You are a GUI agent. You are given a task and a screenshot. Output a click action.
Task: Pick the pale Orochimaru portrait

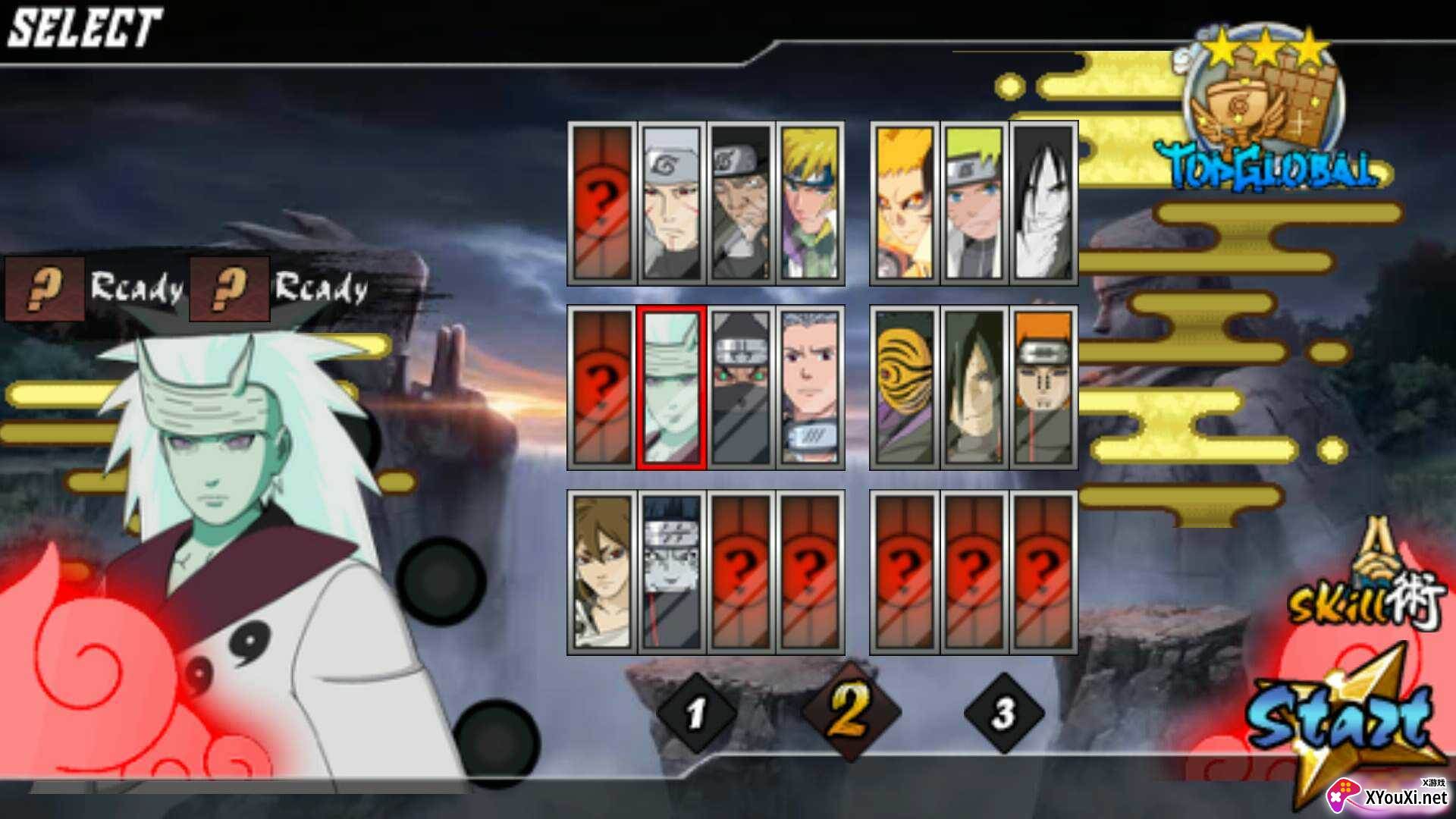click(1043, 203)
